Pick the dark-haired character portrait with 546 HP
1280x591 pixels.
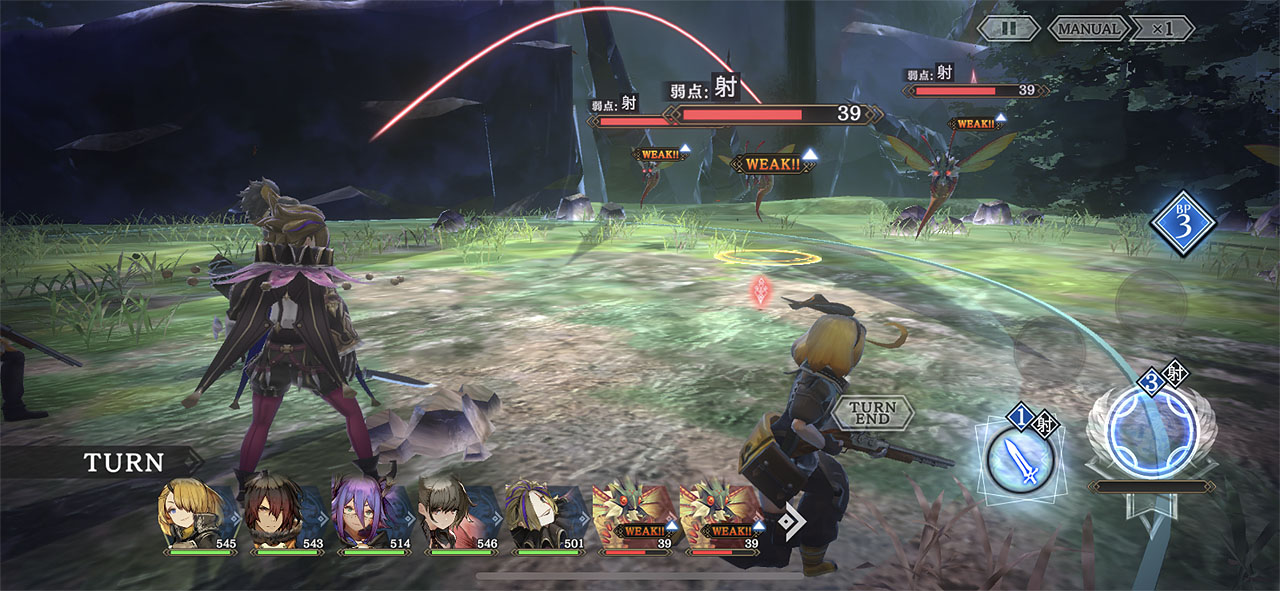[450, 512]
